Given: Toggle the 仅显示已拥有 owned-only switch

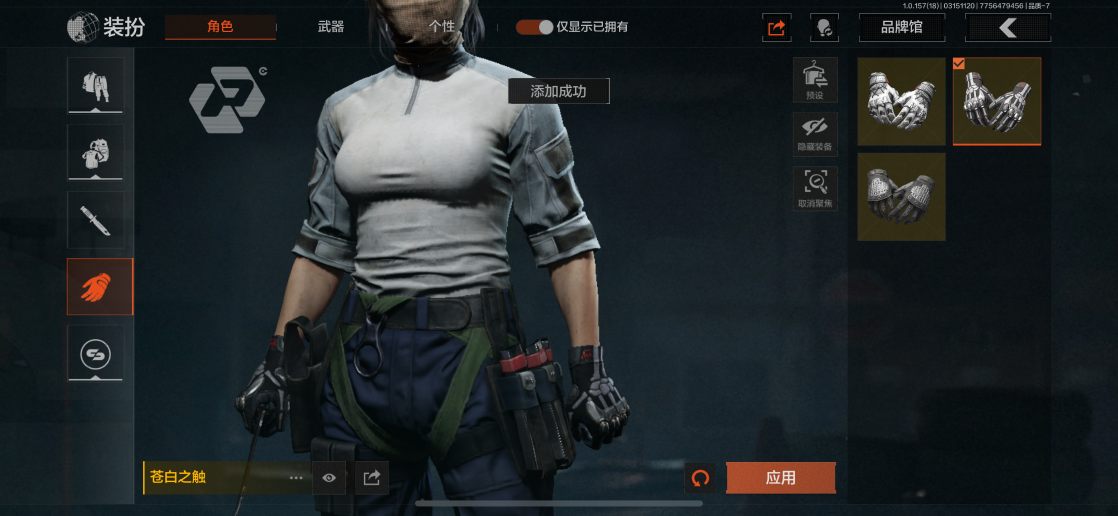Looking at the screenshot, I should coord(535,27).
